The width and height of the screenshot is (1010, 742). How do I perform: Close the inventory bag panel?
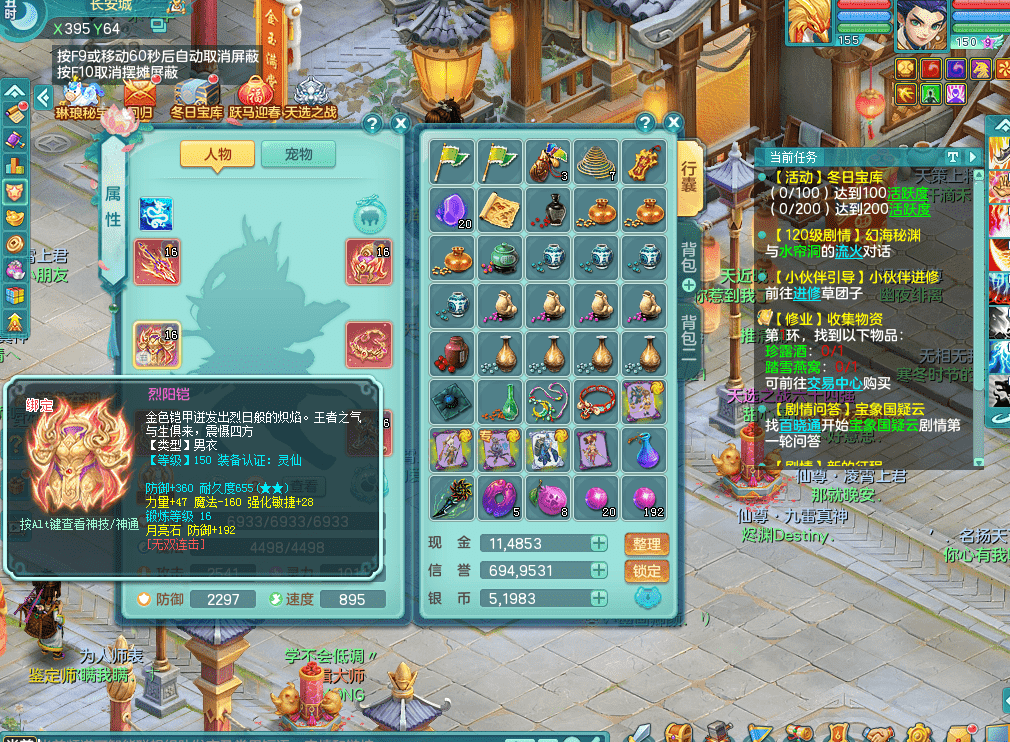673,123
